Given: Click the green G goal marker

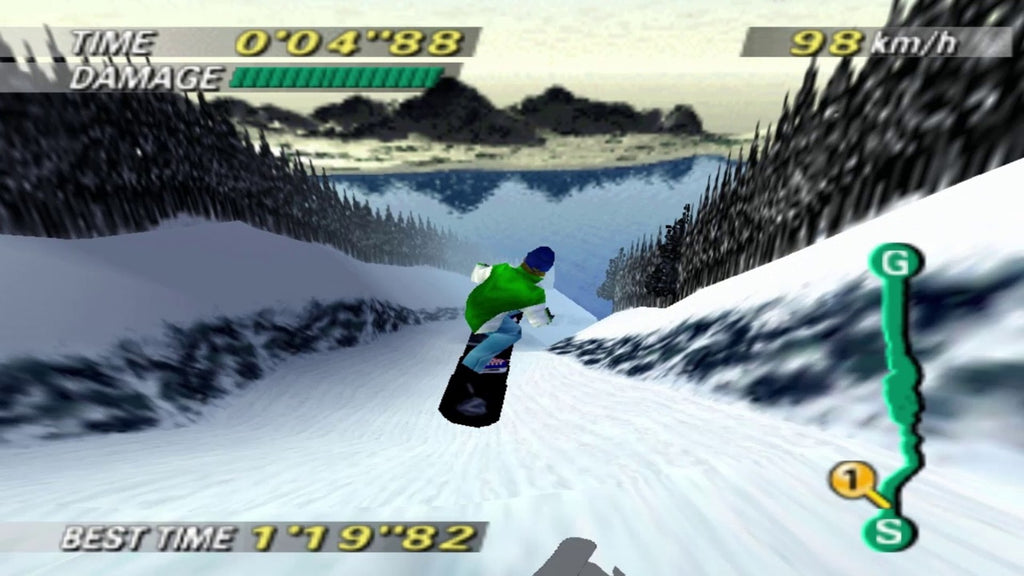Looking at the screenshot, I should click(894, 265).
